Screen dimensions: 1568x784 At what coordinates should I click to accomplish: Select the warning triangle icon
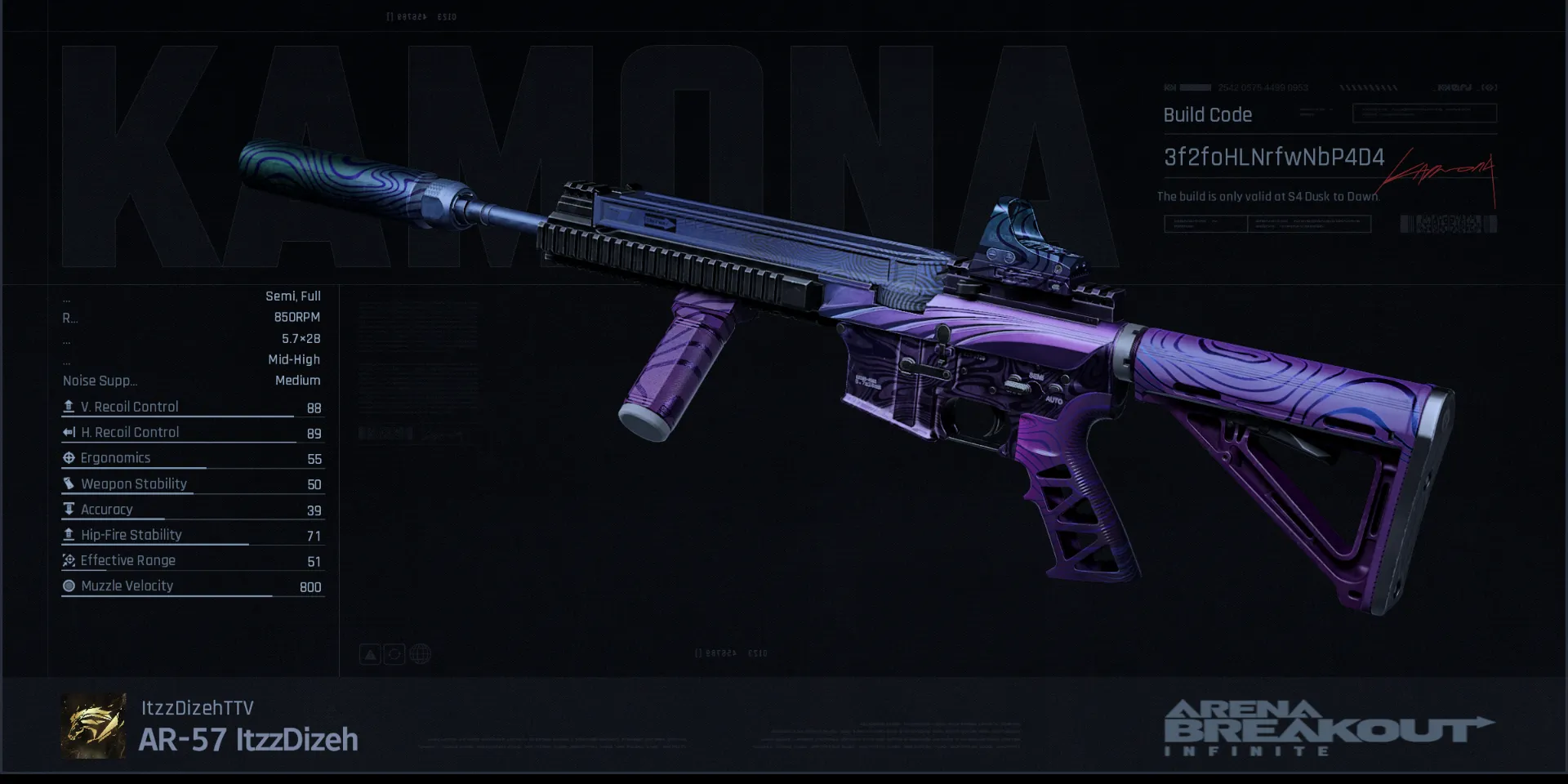(x=370, y=653)
